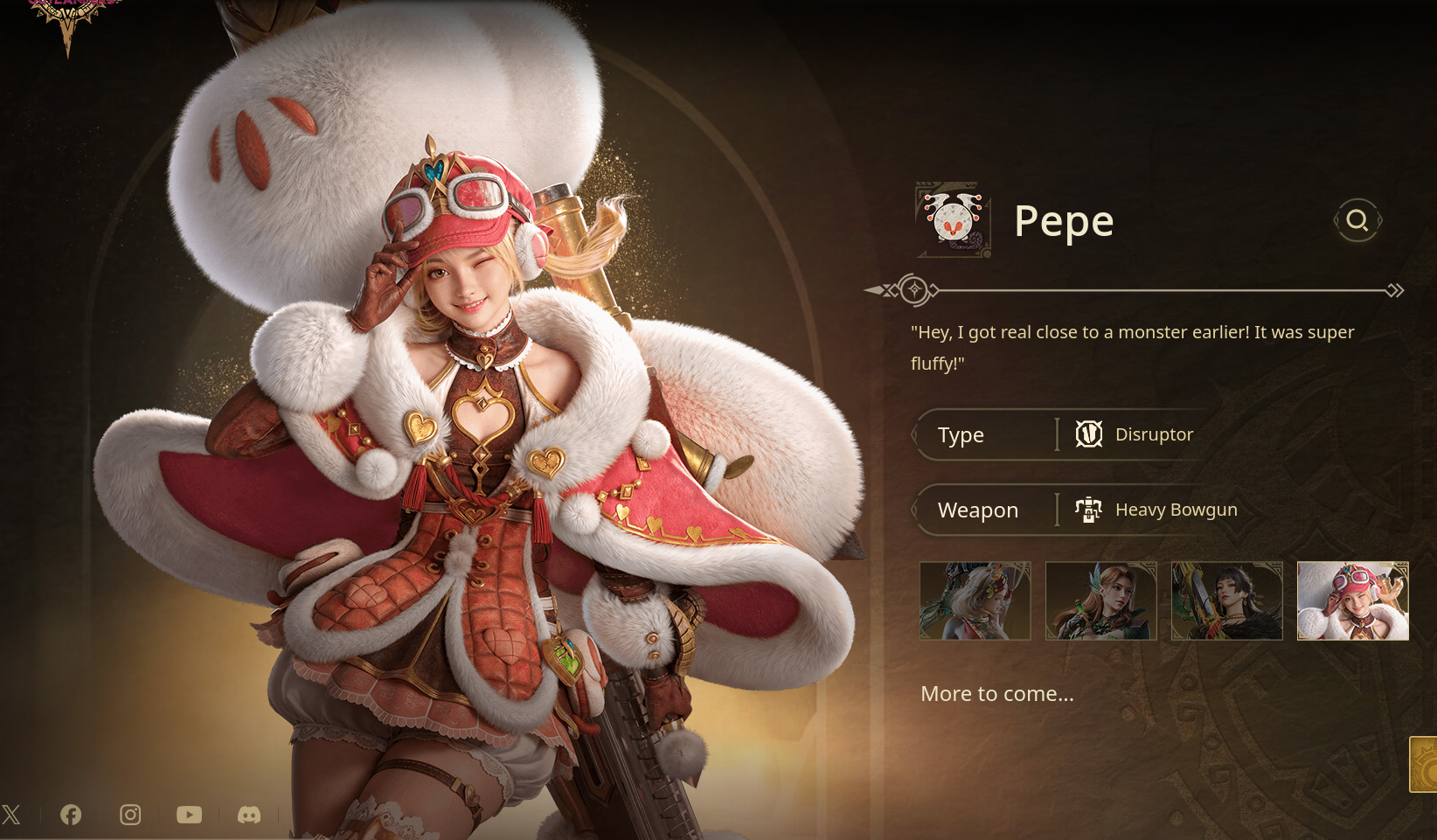Go to the YouTube channel icon
The height and width of the screenshot is (840, 1437).
click(x=189, y=815)
